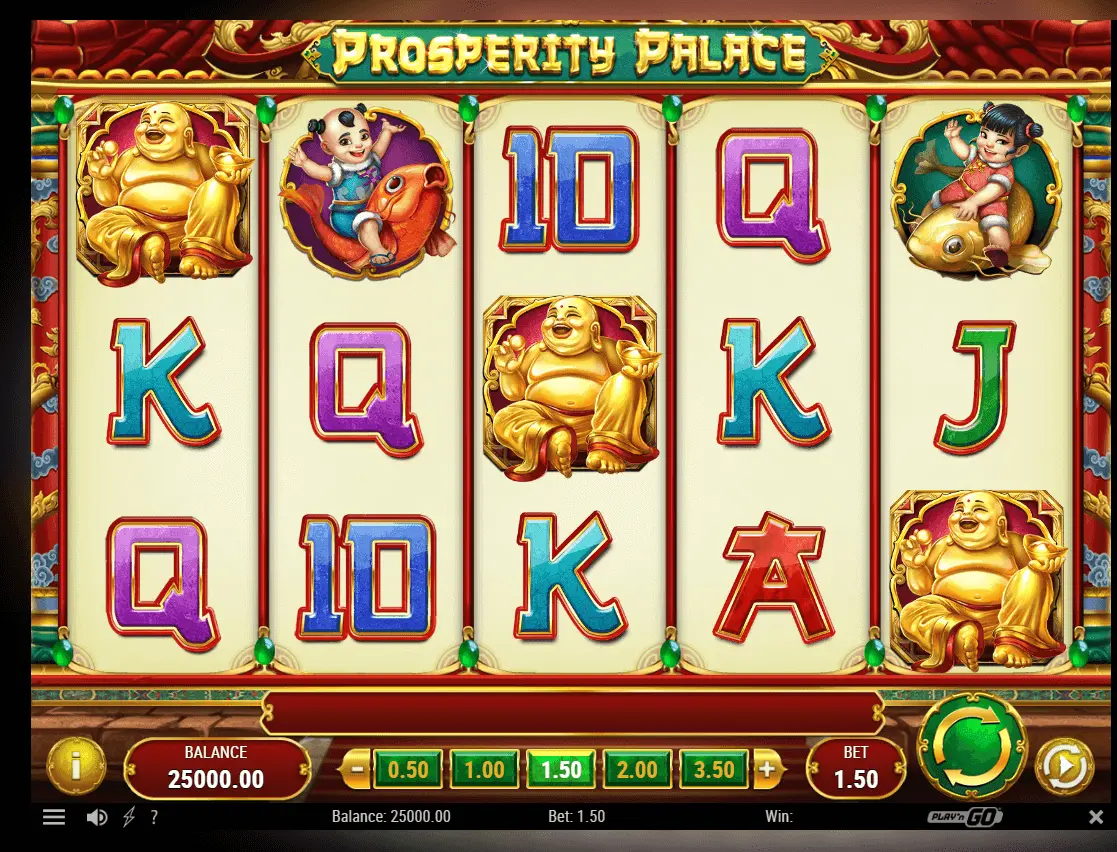
Task: Start autoplay with the gold play button
Action: 1063,768
